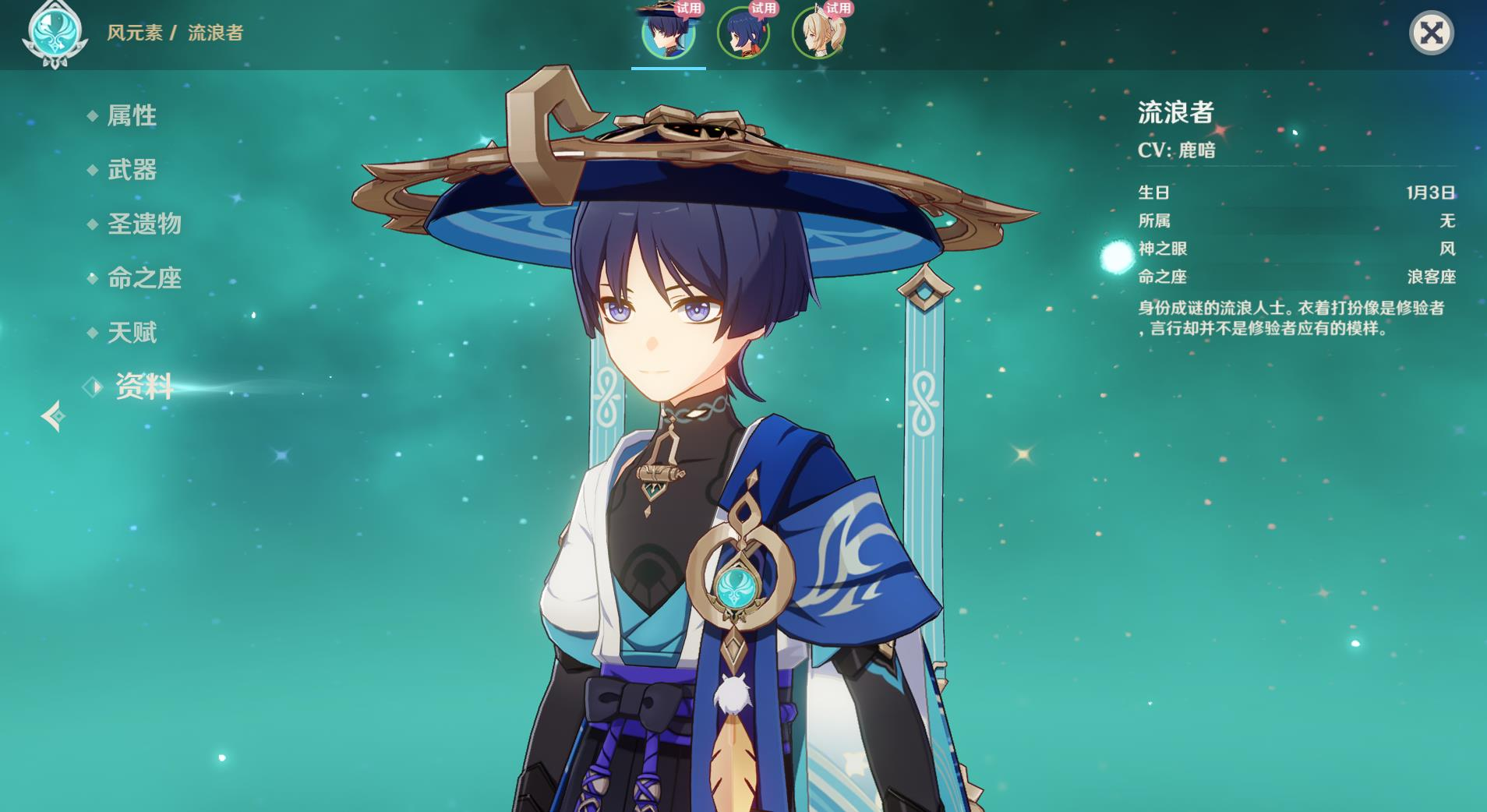Click the Anemo element emblem icon
1487x812 pixels.
pyautogui.click(x=54, y=33)
